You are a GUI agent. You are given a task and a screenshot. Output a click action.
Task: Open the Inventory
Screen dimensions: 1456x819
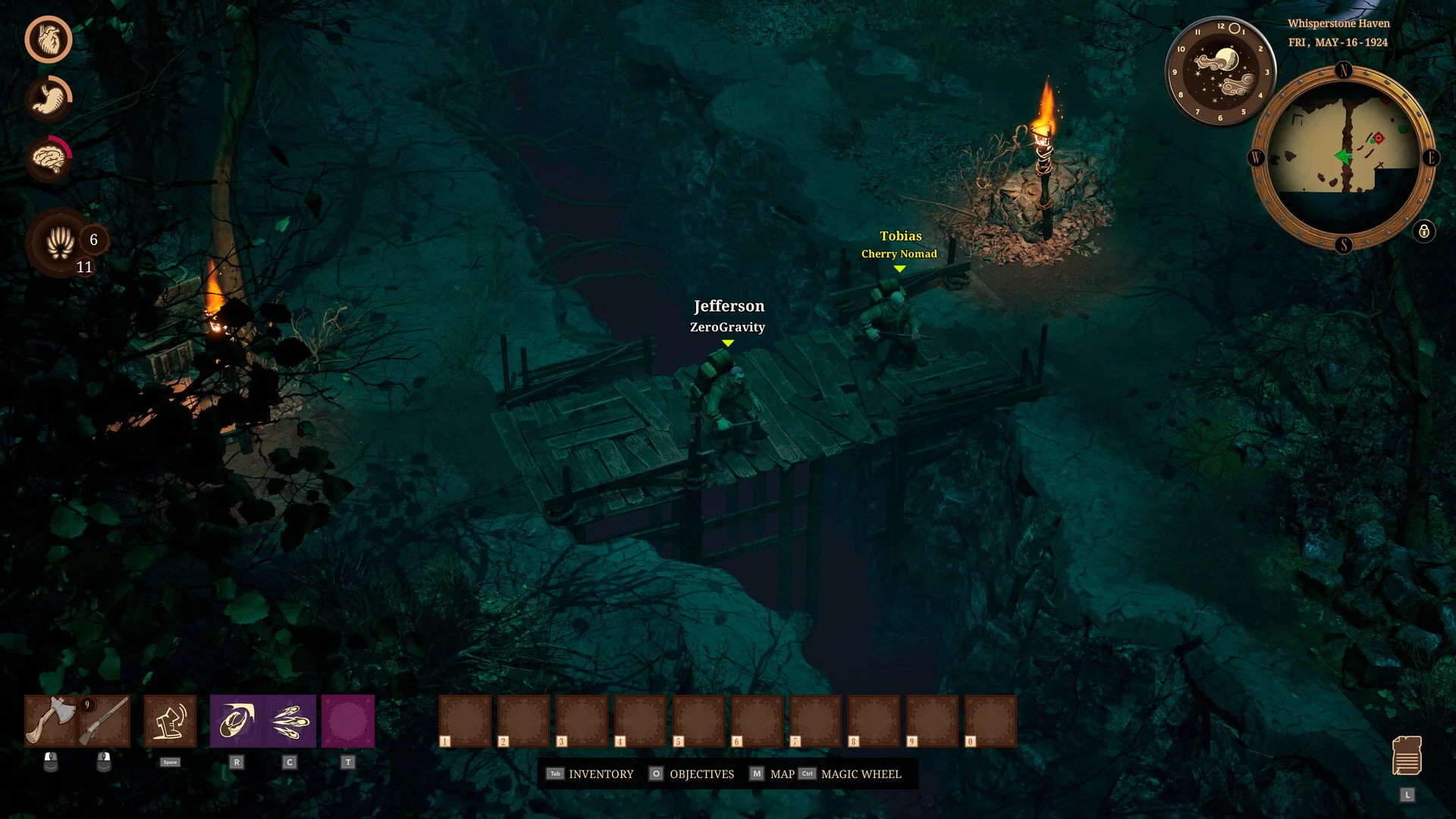(590, 774)
